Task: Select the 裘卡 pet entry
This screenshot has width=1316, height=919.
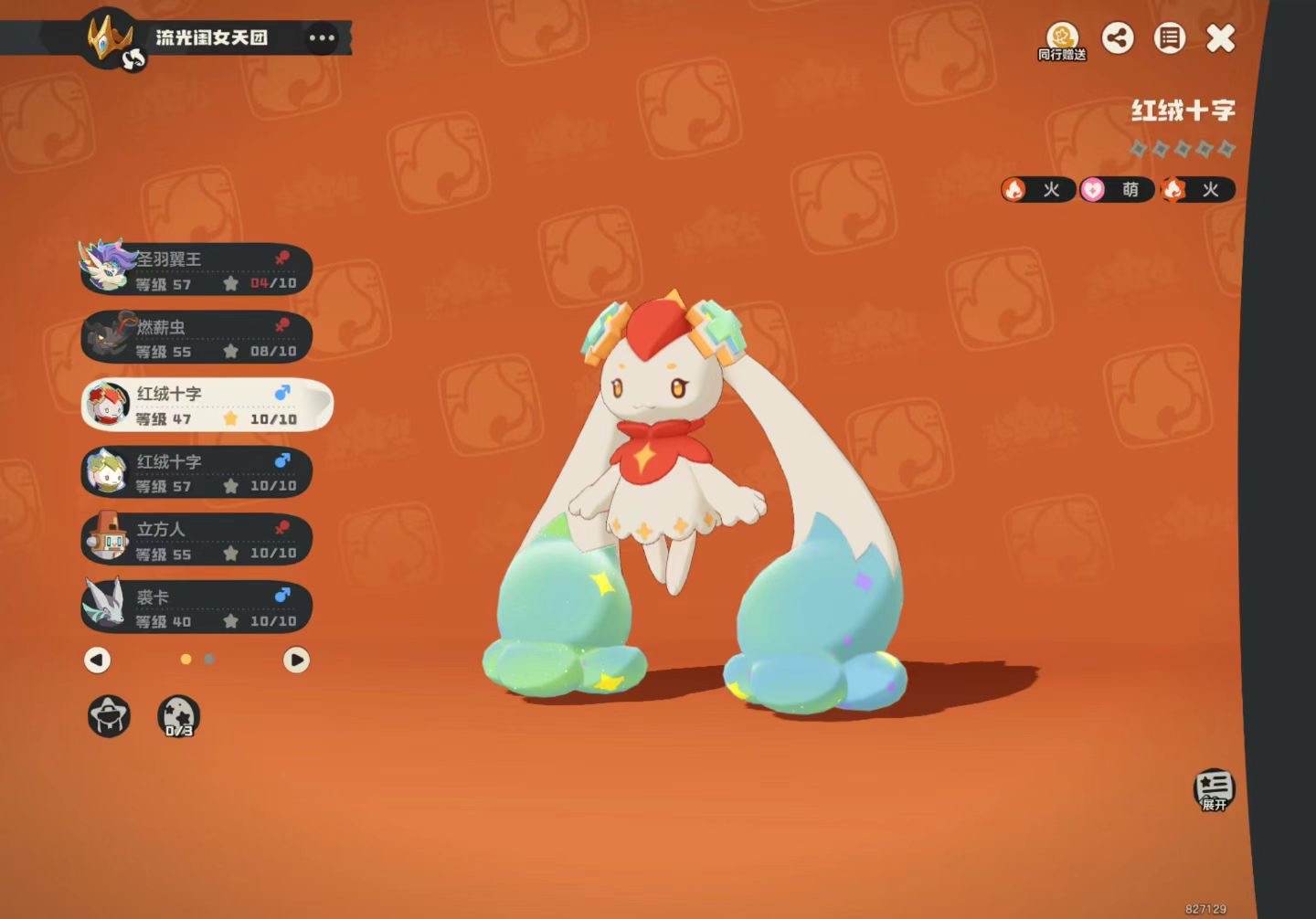Action: pos(196,608)
